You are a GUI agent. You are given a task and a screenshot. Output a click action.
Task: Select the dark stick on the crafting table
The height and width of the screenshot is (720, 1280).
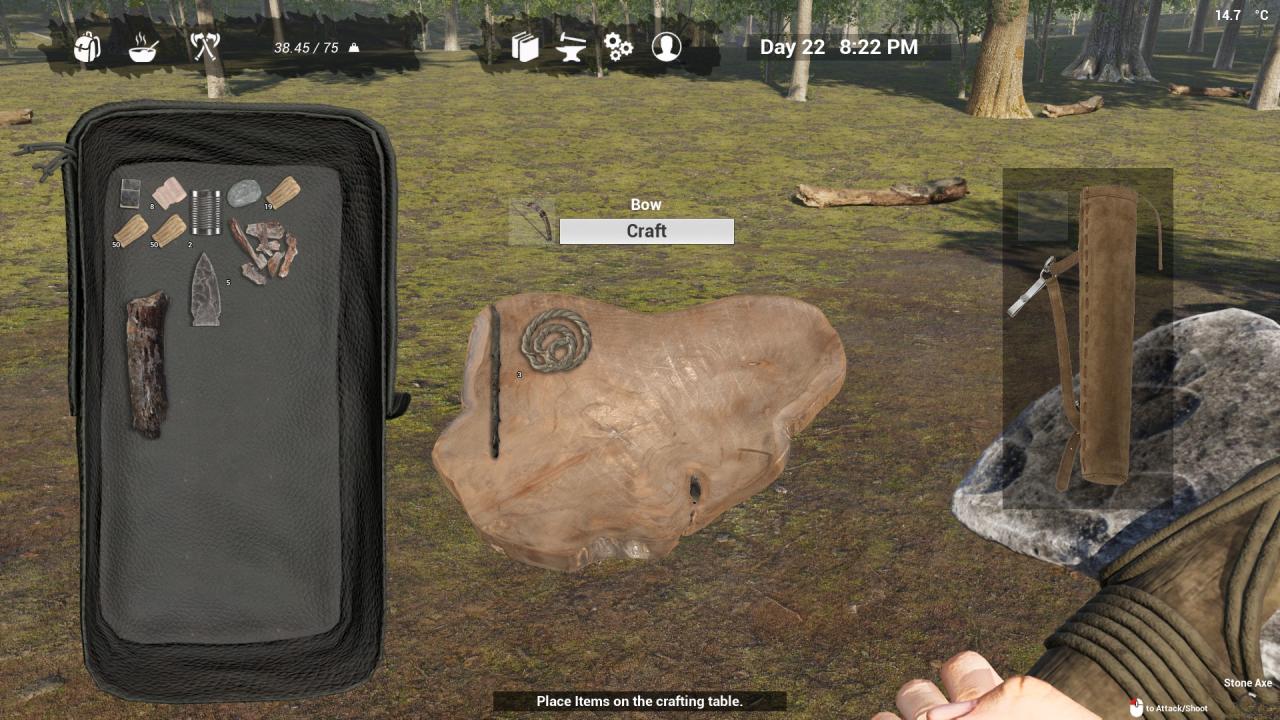(x=495, y=382)
